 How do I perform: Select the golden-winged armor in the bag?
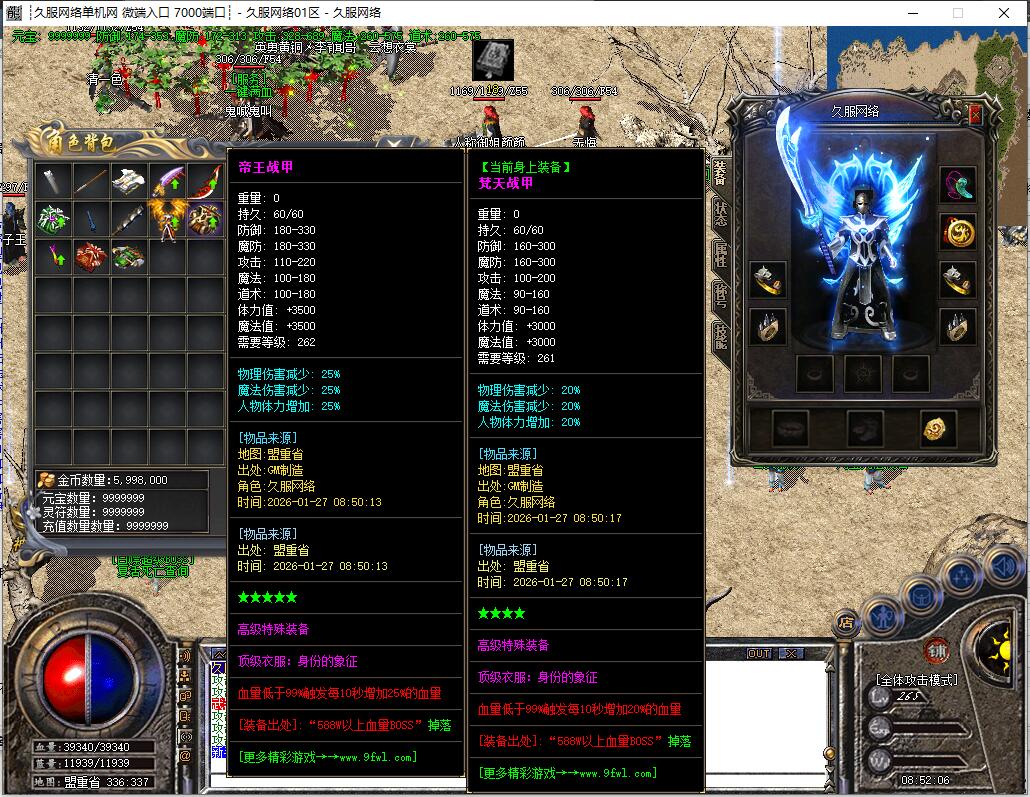tap(168, 216)
